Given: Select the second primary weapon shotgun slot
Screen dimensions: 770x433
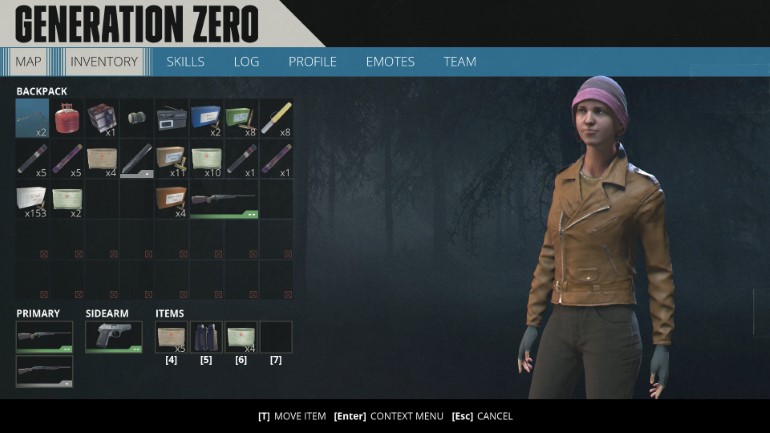Looking at the screenshot, I should point(44,371).
